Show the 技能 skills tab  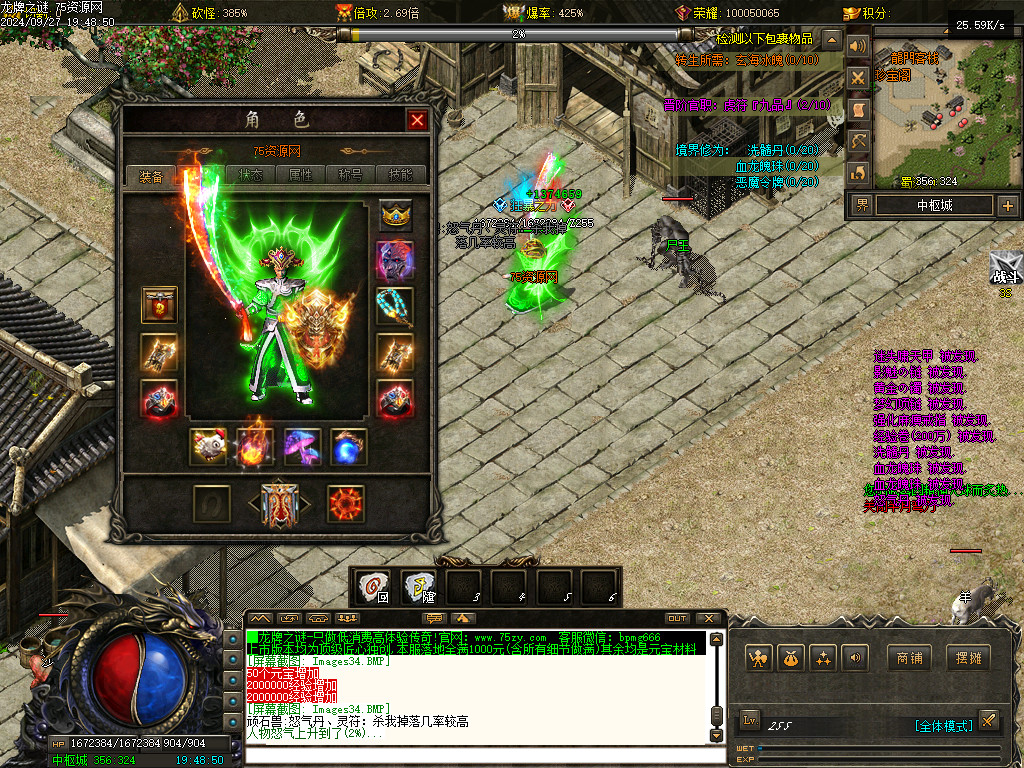[x=400, y=174]
